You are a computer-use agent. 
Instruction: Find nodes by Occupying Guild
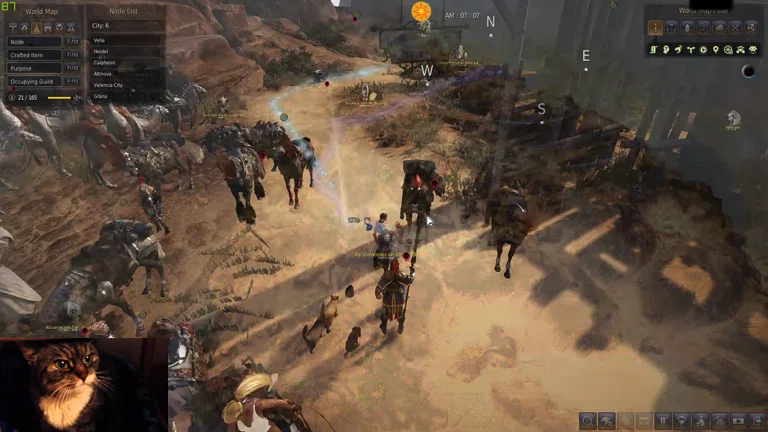(x=72, y=81)
